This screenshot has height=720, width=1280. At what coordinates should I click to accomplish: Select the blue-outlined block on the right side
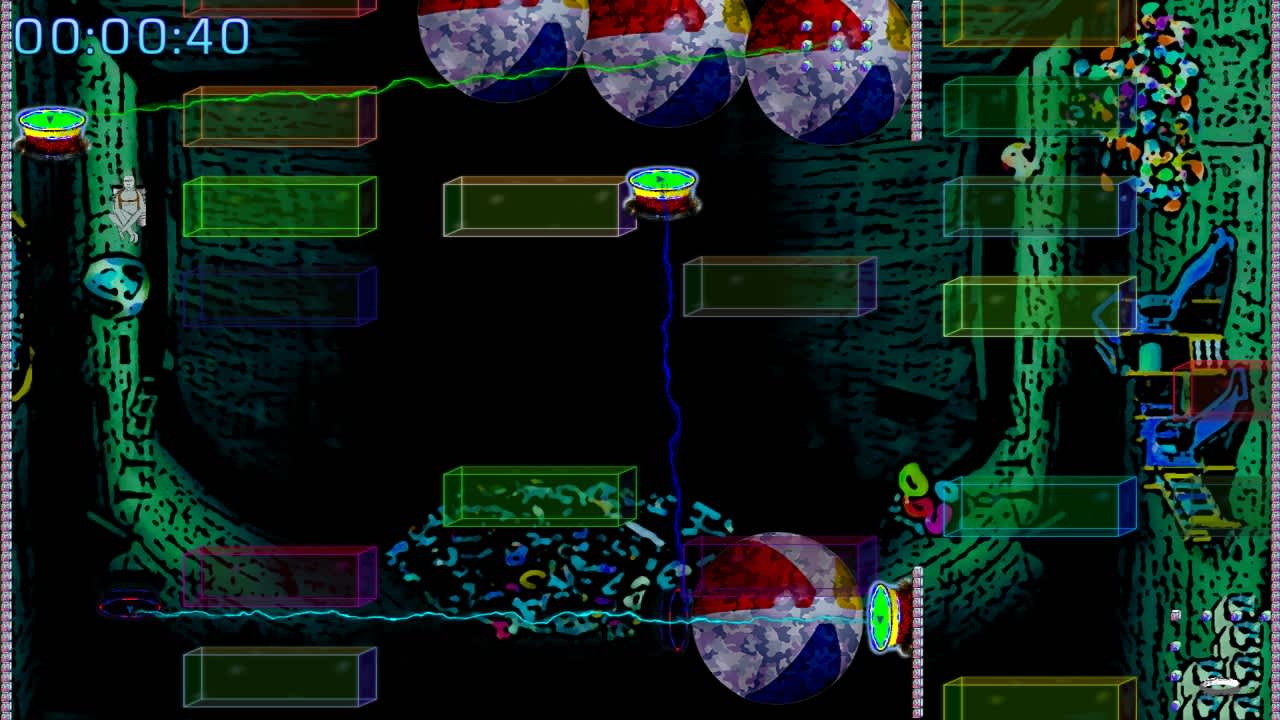[x=1035, y=505]
